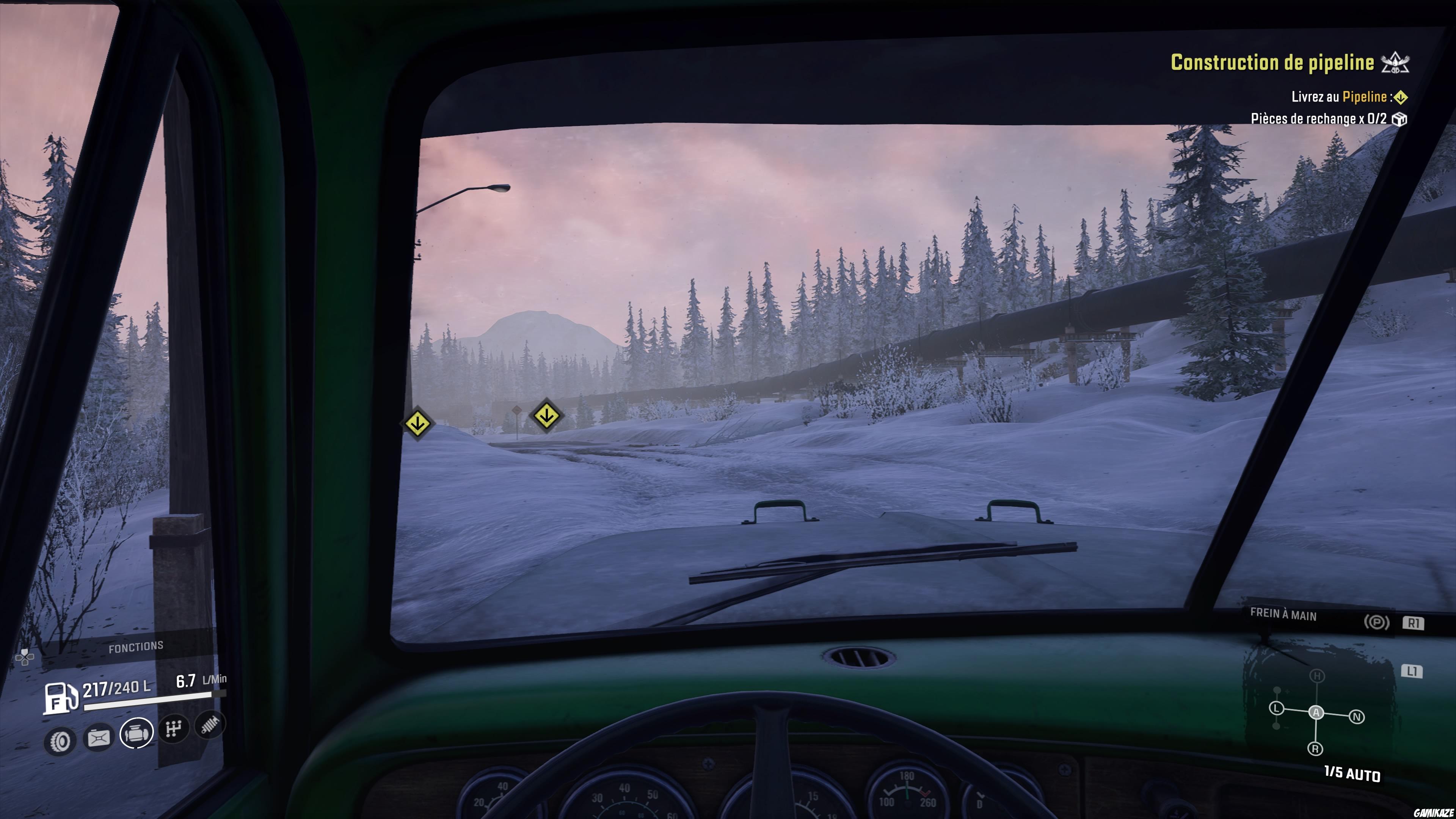This screenshot has height=819, width=1456.
Task: Shift into the H high gear
Action: (x=1318, y=676)
